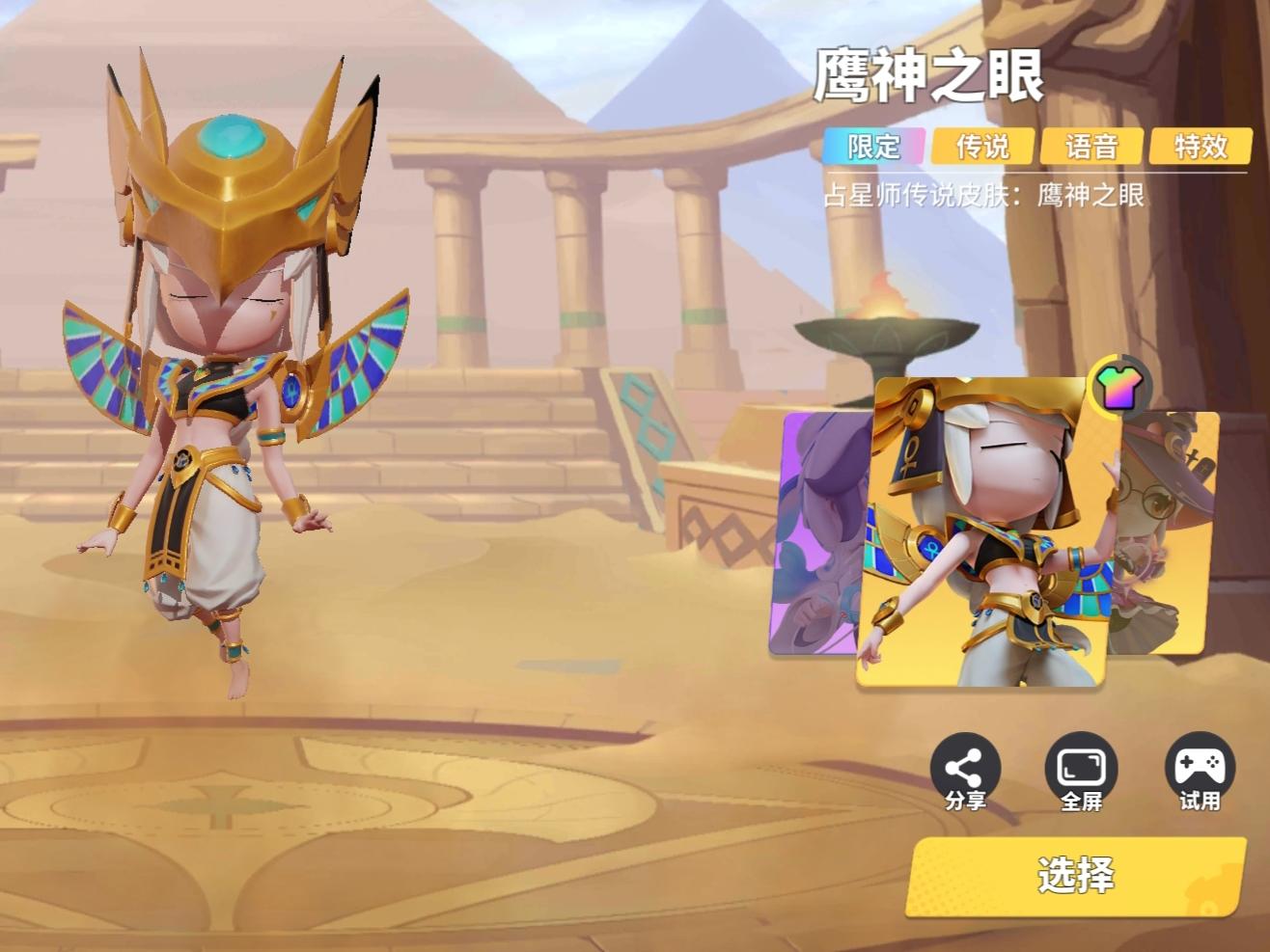Click the 试用 text label under the gamepad

[1201, 802]
